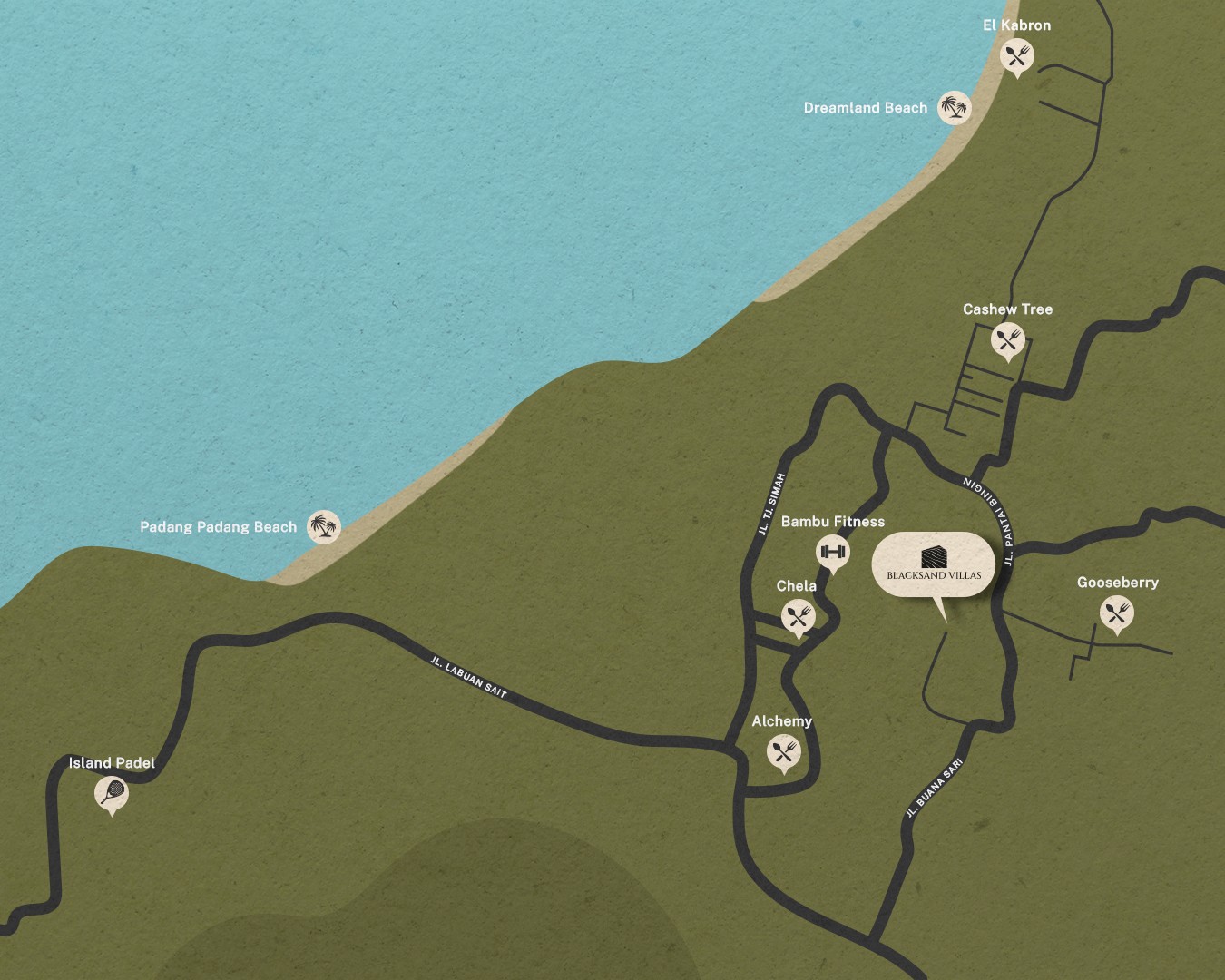The height and width of the screenshot is (980, 1225).
Task: Select the Padang Padang Beach marker
Action: [x=323, y=526]
